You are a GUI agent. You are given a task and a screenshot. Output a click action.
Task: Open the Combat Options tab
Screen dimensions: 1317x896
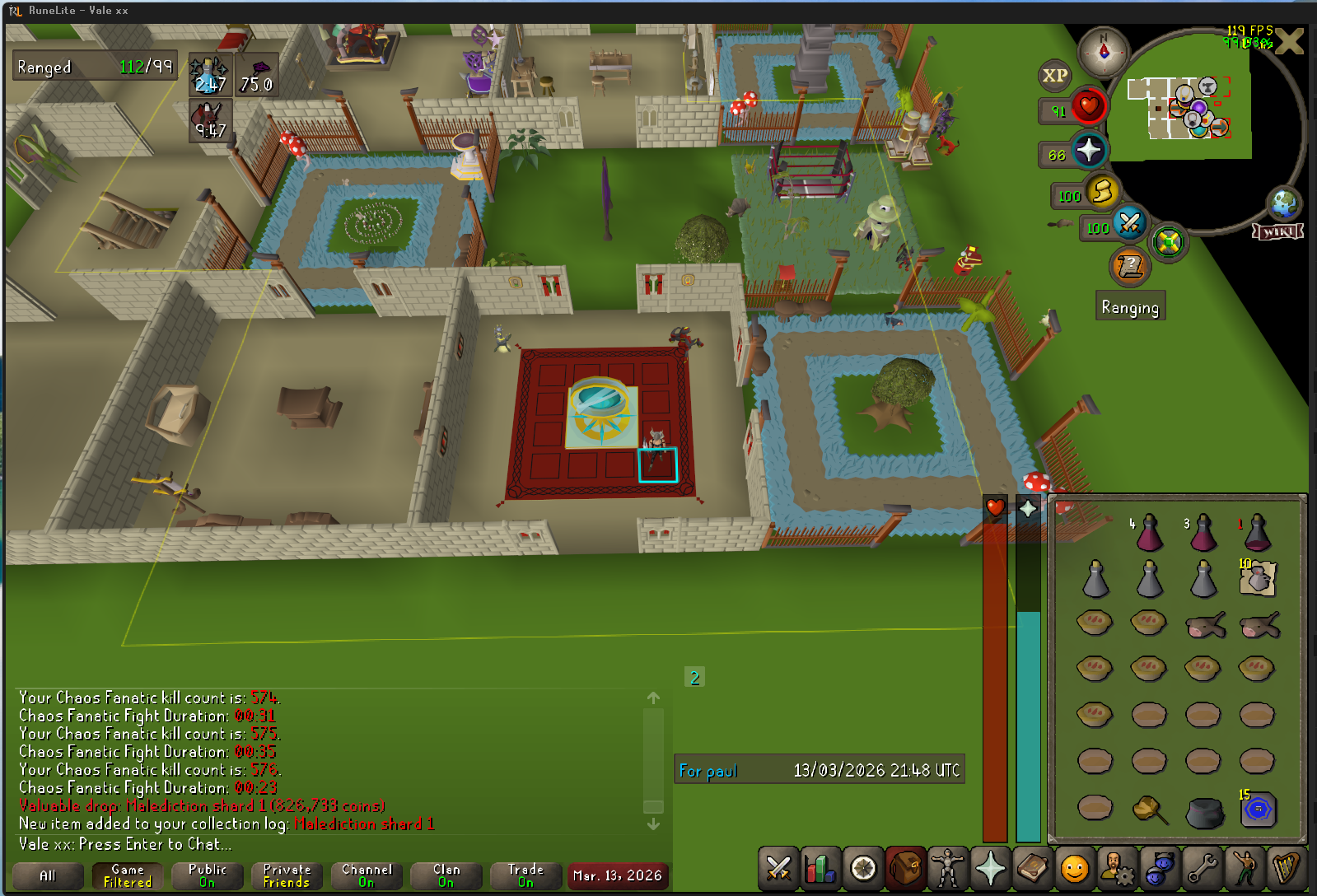tap(778, 869)
